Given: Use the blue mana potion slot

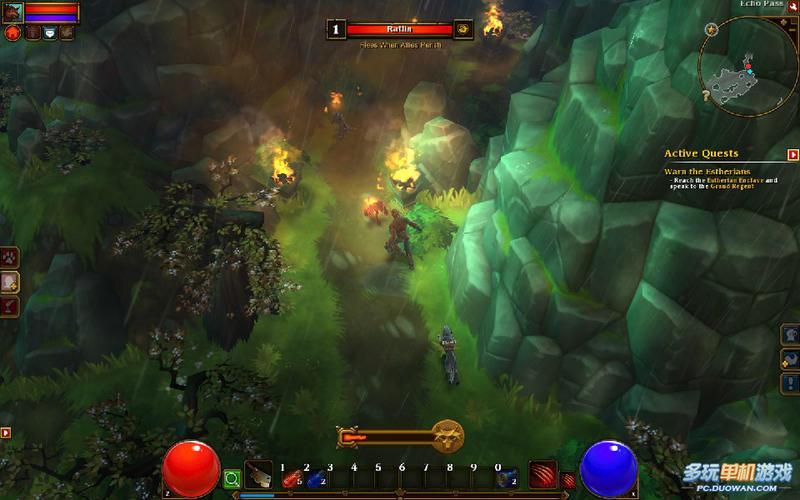Looking at the screenshot, I should click(316, 478).
